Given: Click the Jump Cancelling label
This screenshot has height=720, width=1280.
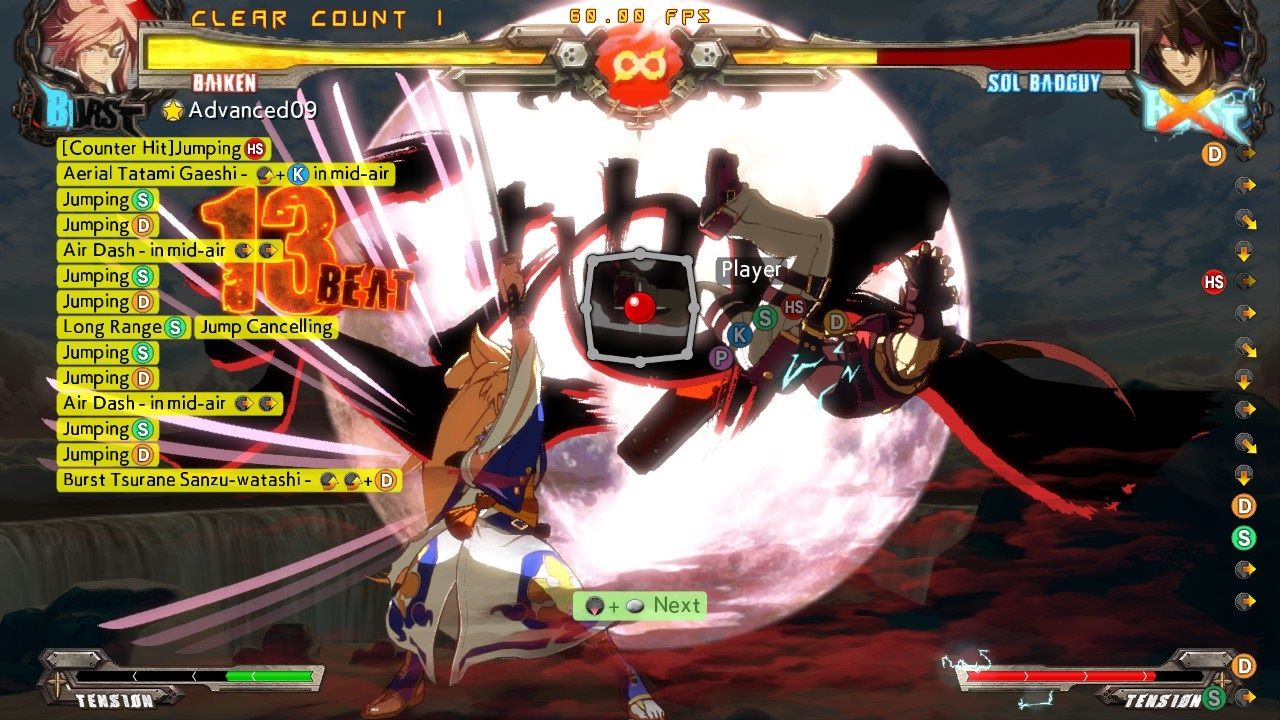Looking at the screenshot, I should point(266,326).
